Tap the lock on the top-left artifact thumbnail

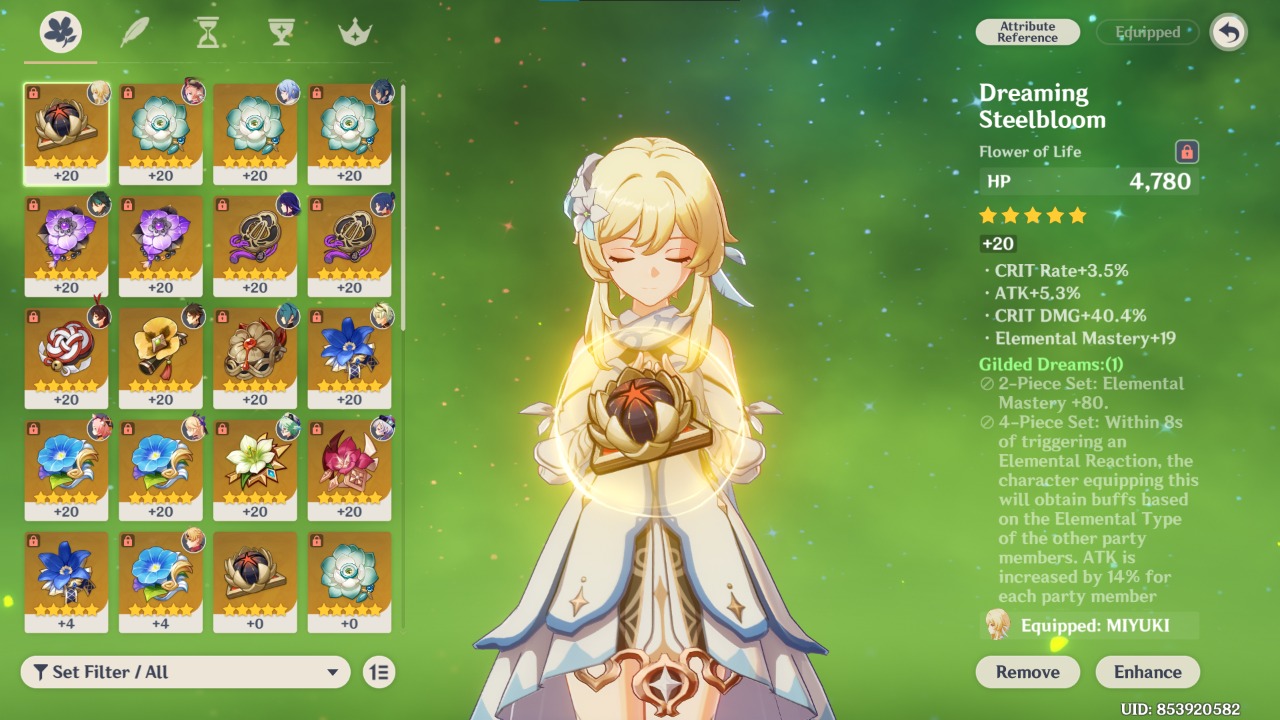[31, 95]
